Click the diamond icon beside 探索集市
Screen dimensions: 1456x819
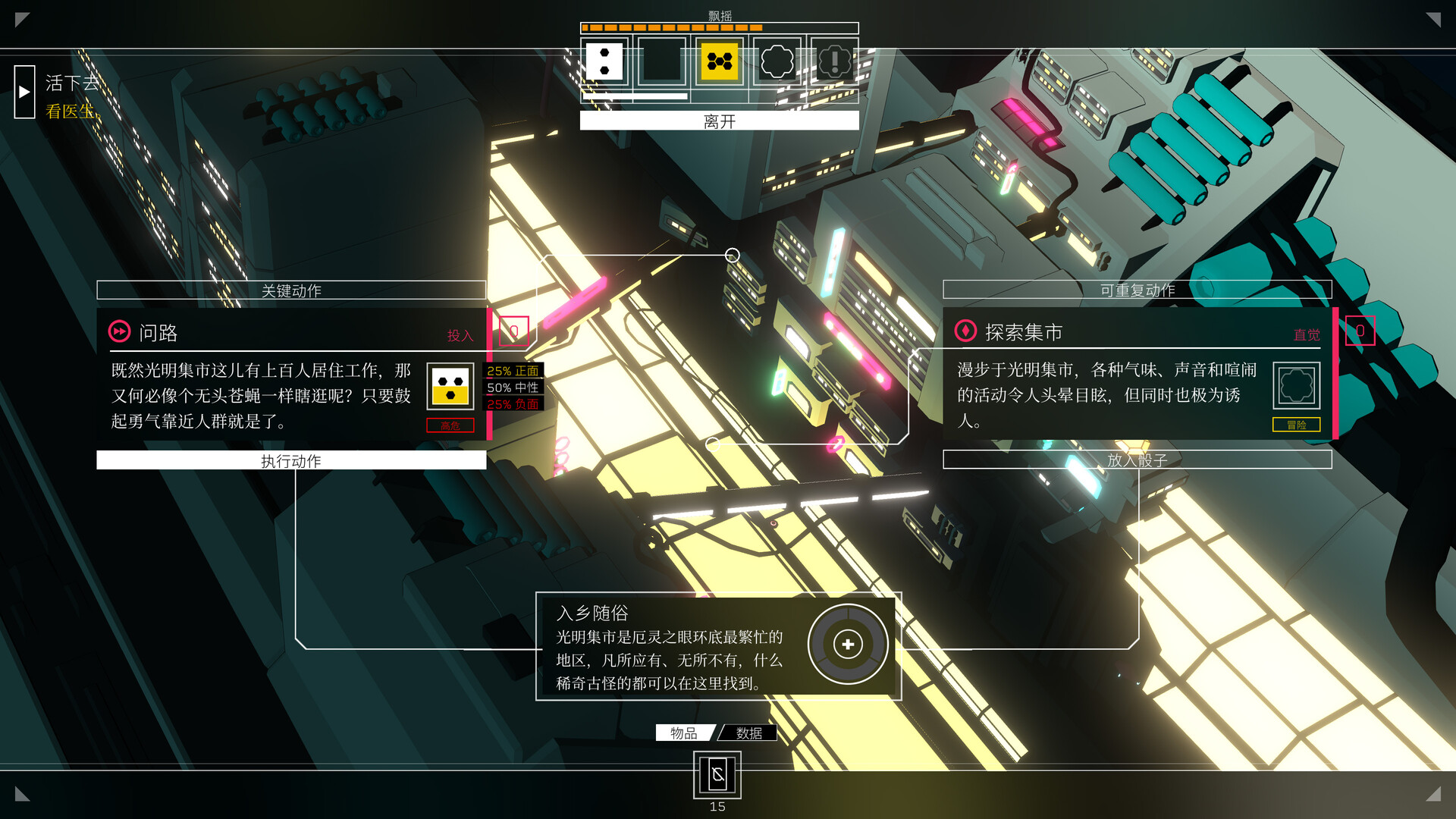(x=965, y=331)
